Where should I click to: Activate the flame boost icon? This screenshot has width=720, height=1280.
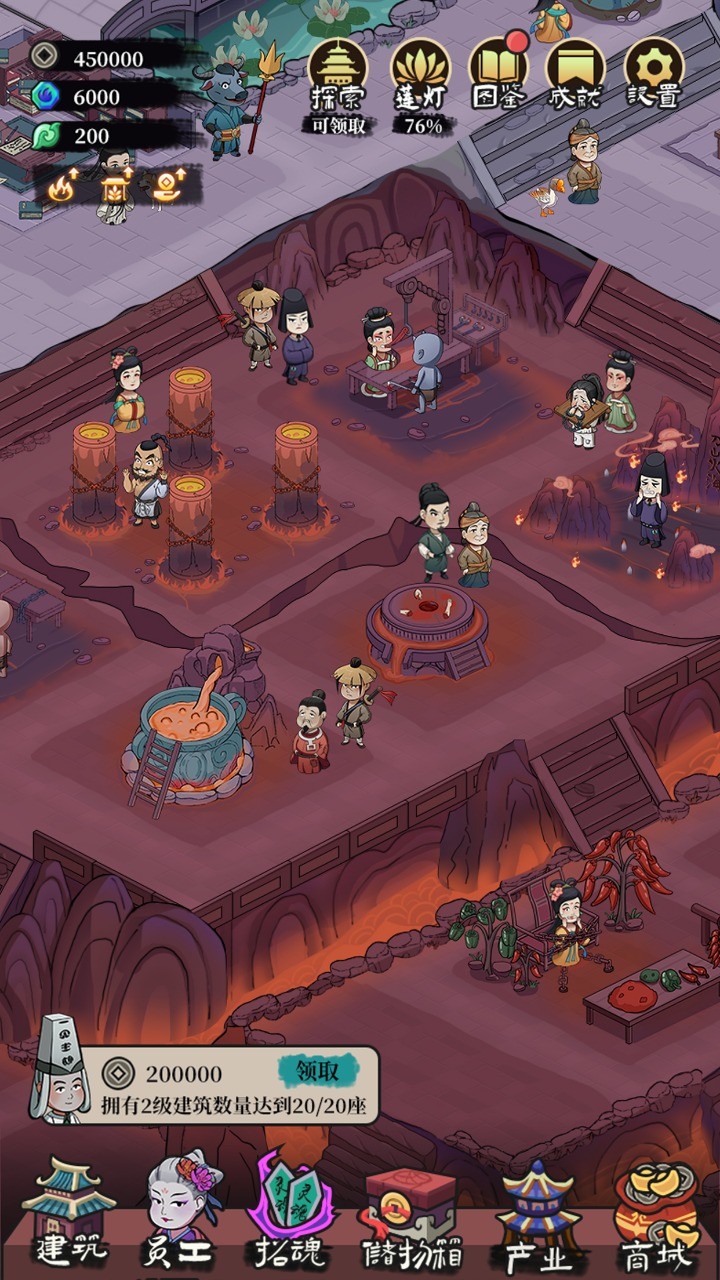[x=63, y=188]
